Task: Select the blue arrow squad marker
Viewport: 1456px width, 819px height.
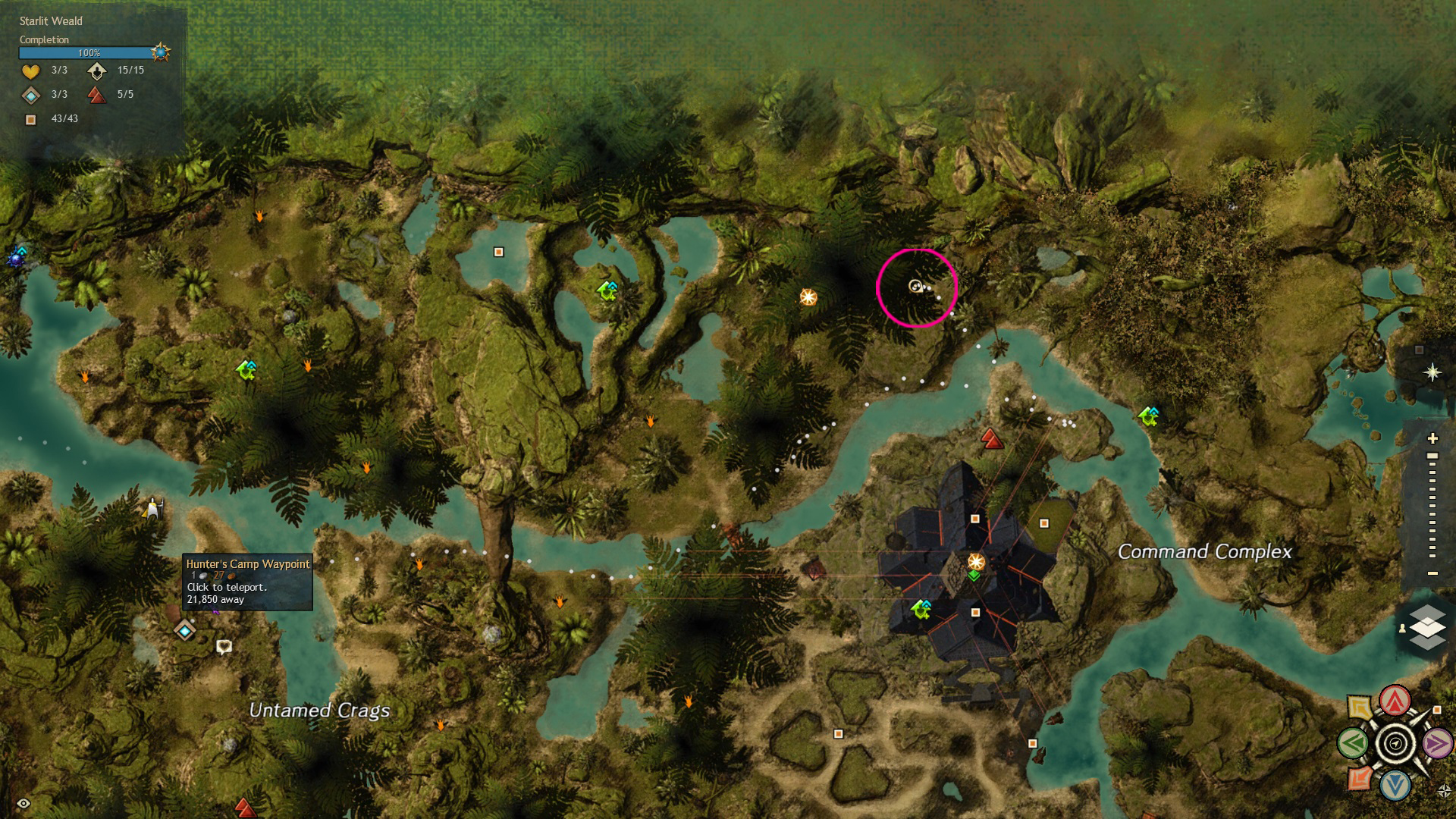Action: pos(1395,786)
